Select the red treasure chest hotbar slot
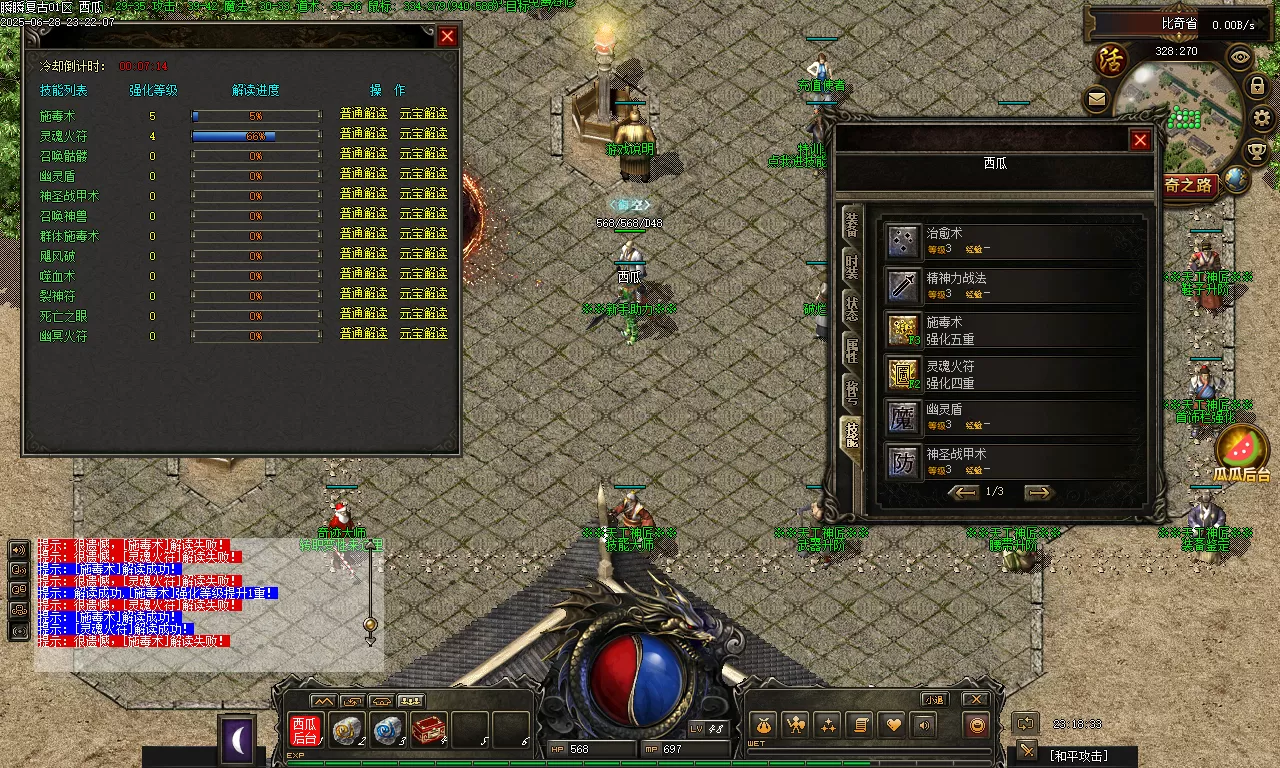This screenshot has width=1280, height=768. 428,730
